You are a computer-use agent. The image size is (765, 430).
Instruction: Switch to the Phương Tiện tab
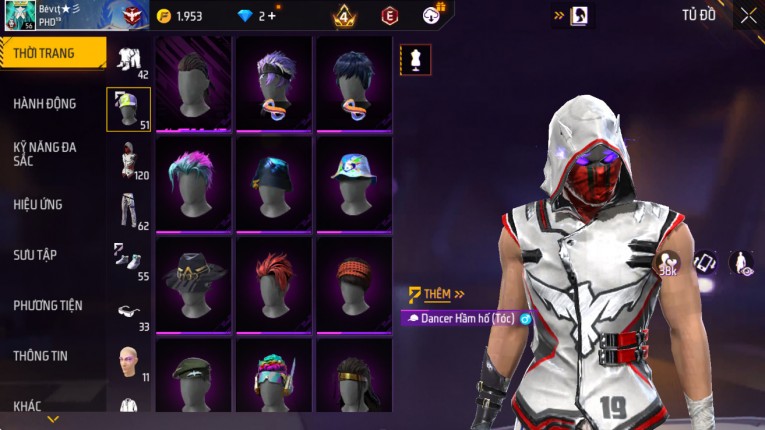pos(48,305)
